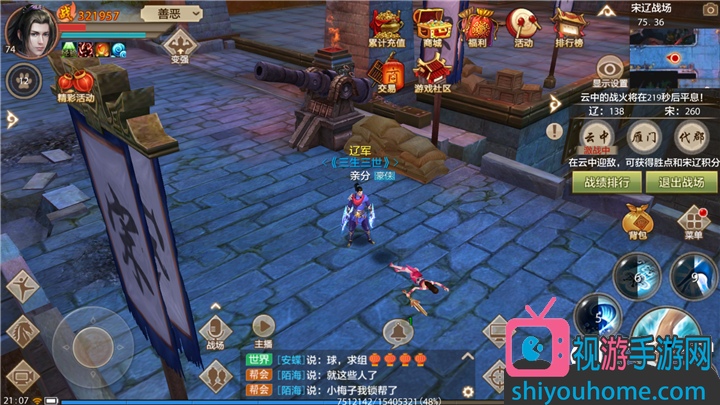Open the 游戏社区 community icon
The width and height of the screenshot is (720, 405).
[x=432, y=72]
